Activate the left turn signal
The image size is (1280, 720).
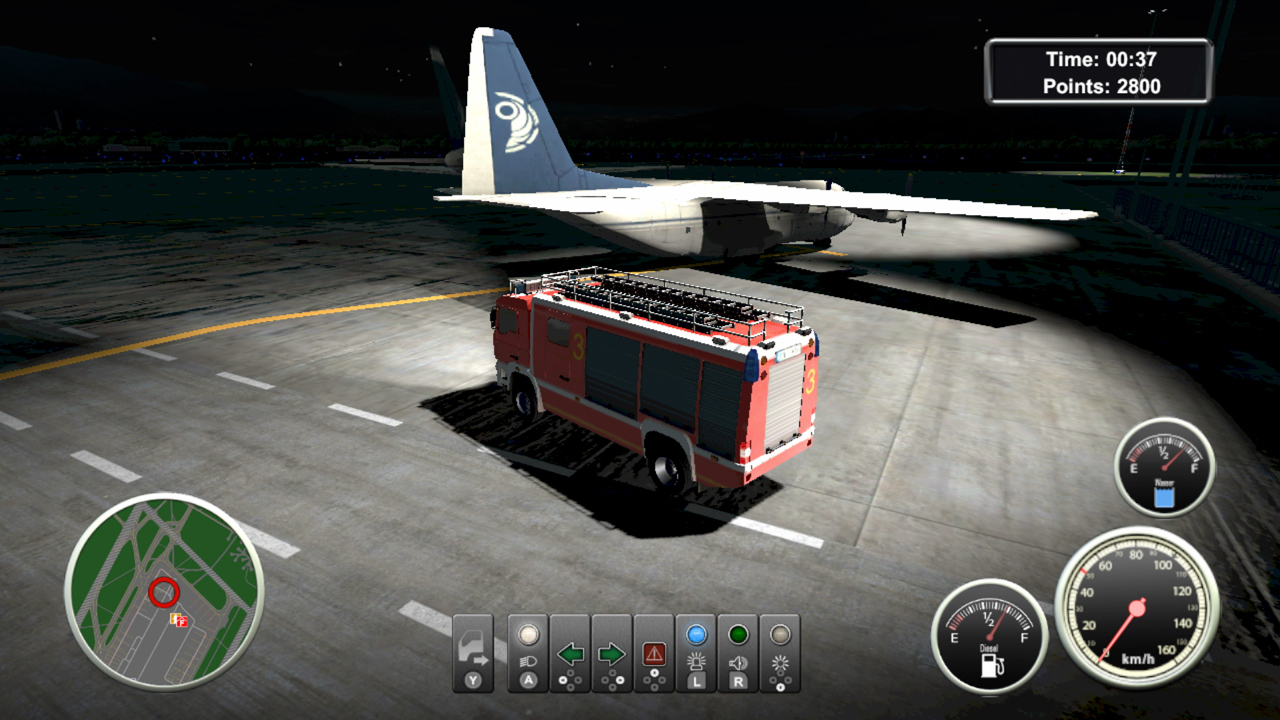pos(570,652)
